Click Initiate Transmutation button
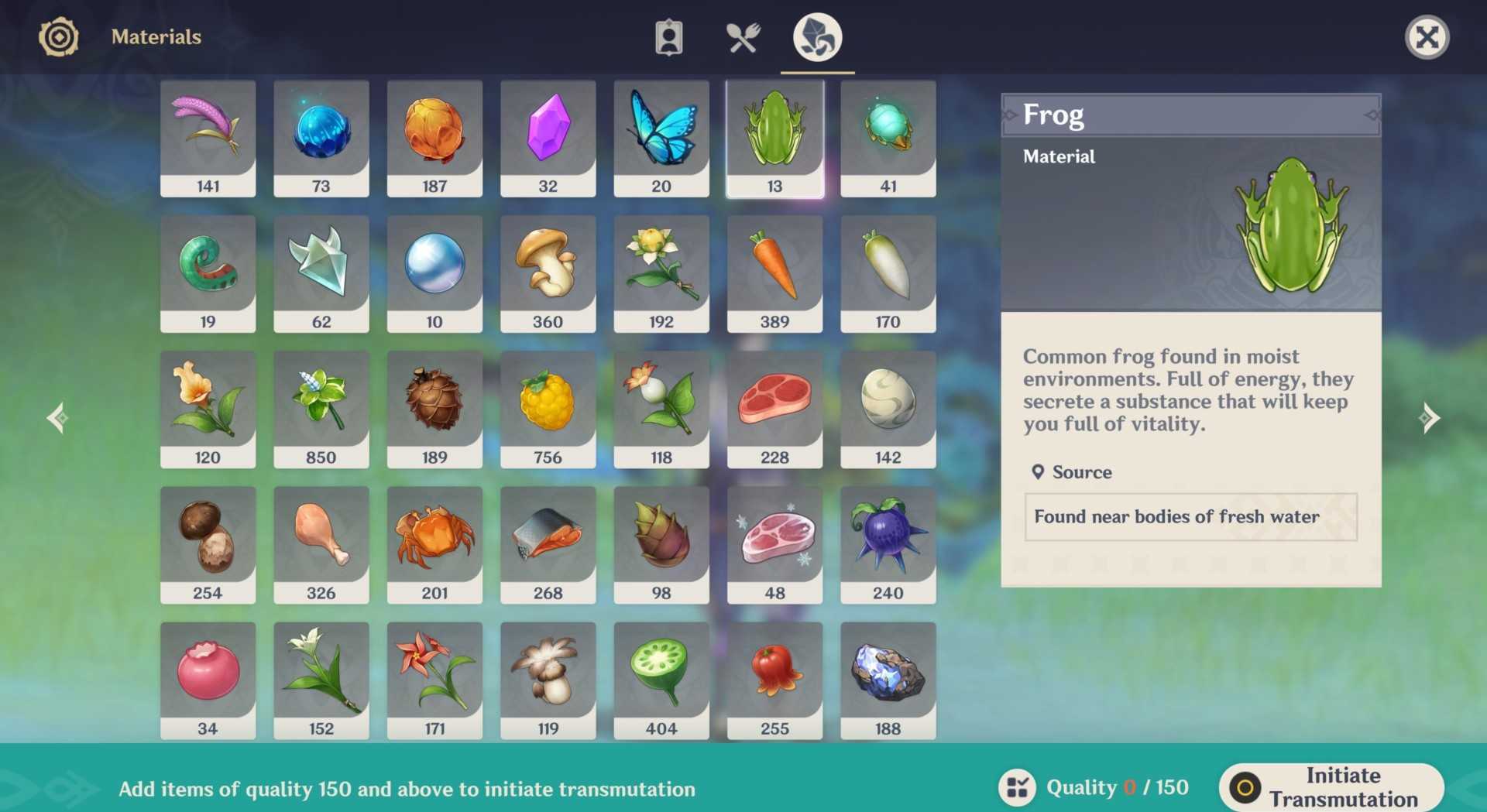 pyautogui.click(x=1331, y=787)
